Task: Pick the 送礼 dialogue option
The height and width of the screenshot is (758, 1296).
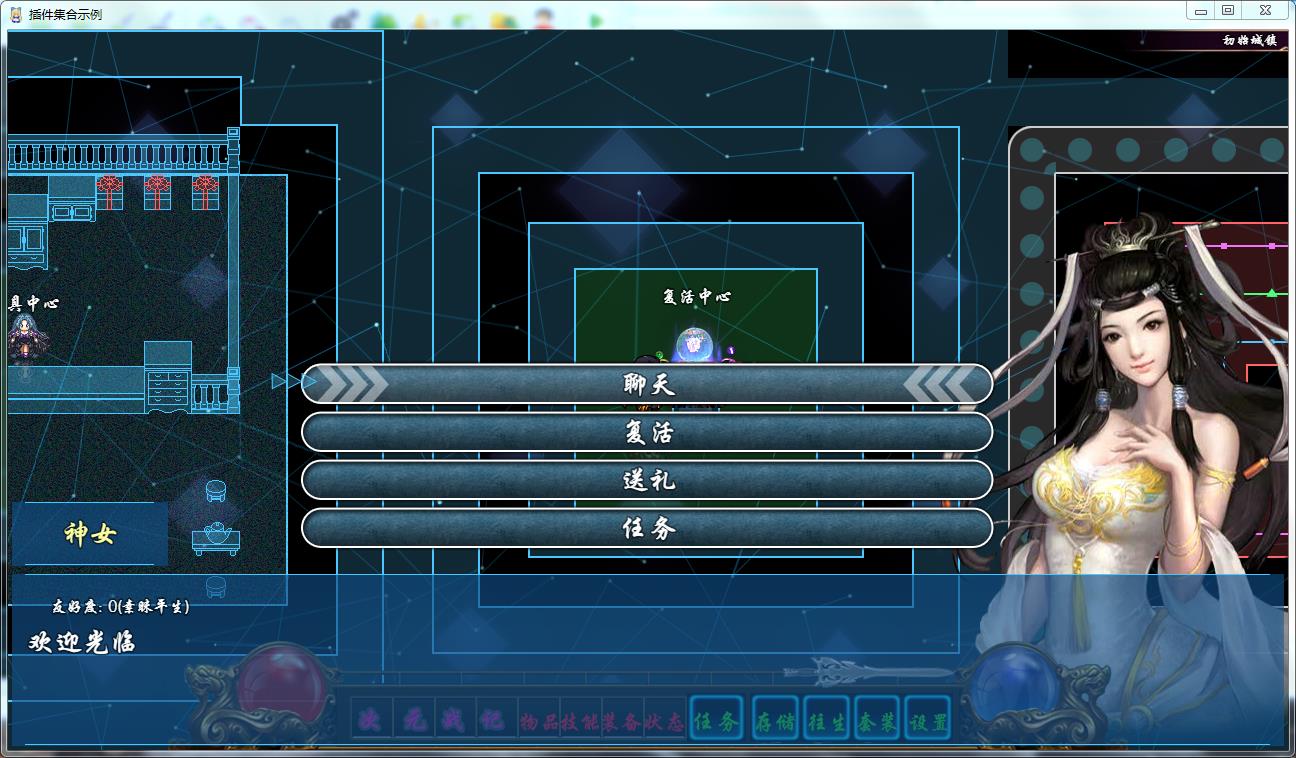Action: (x=647, y=480)
